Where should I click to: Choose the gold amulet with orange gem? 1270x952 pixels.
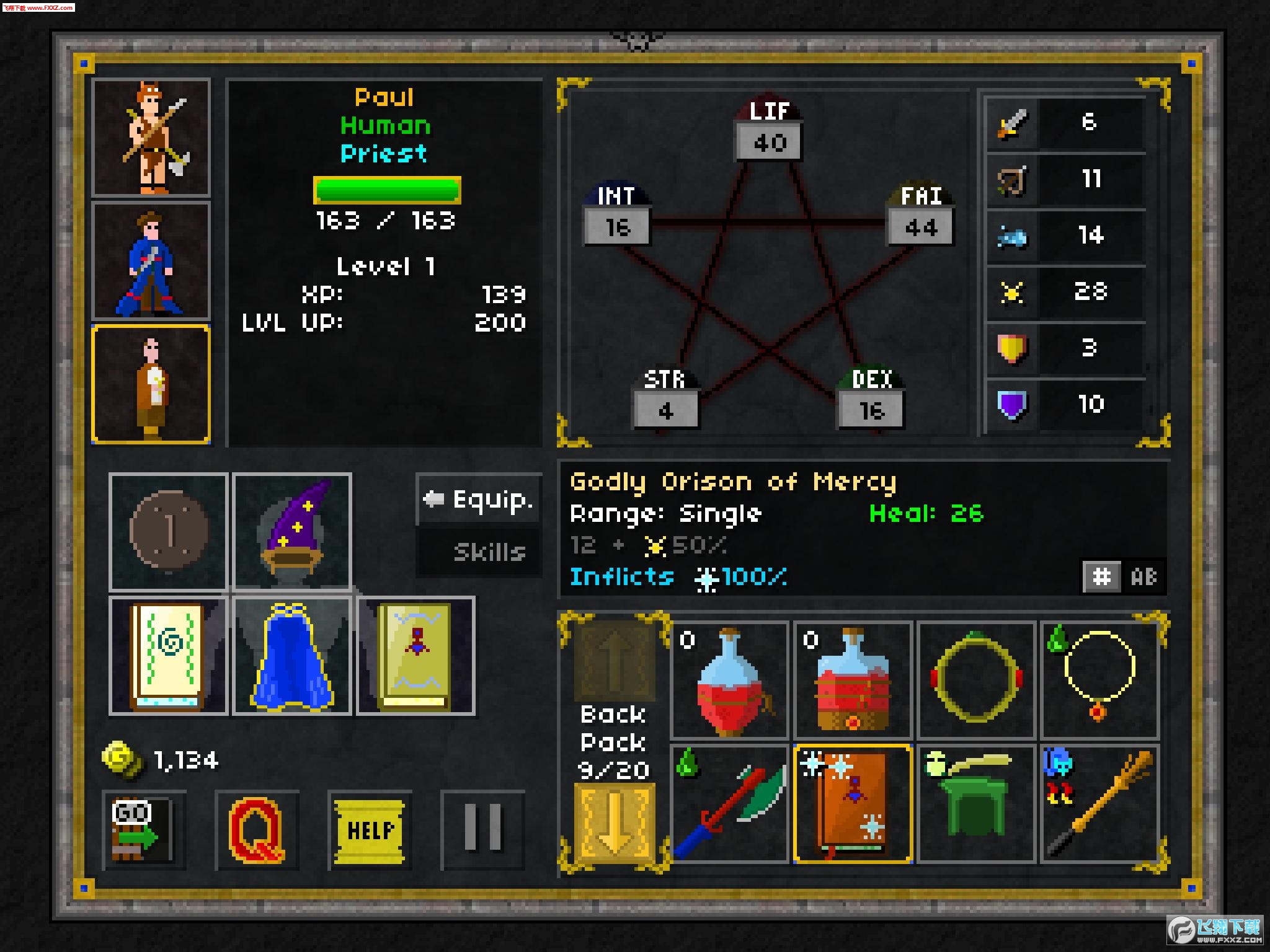coord(1099,681)
